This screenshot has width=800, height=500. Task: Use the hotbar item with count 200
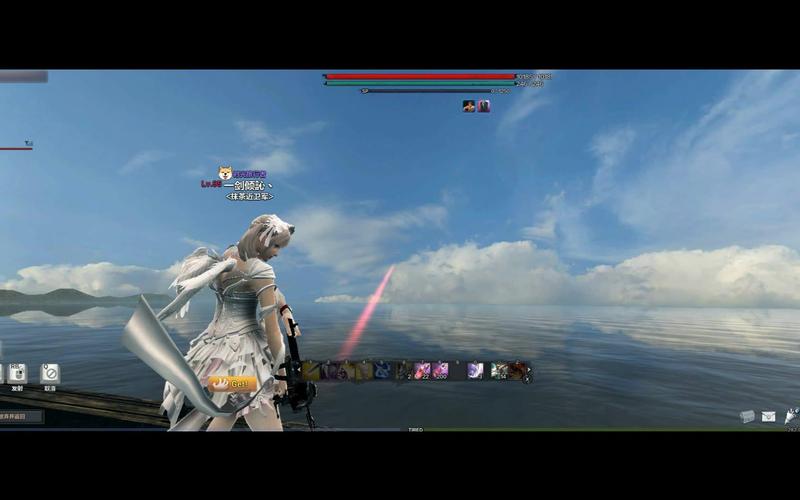[440, 371]
